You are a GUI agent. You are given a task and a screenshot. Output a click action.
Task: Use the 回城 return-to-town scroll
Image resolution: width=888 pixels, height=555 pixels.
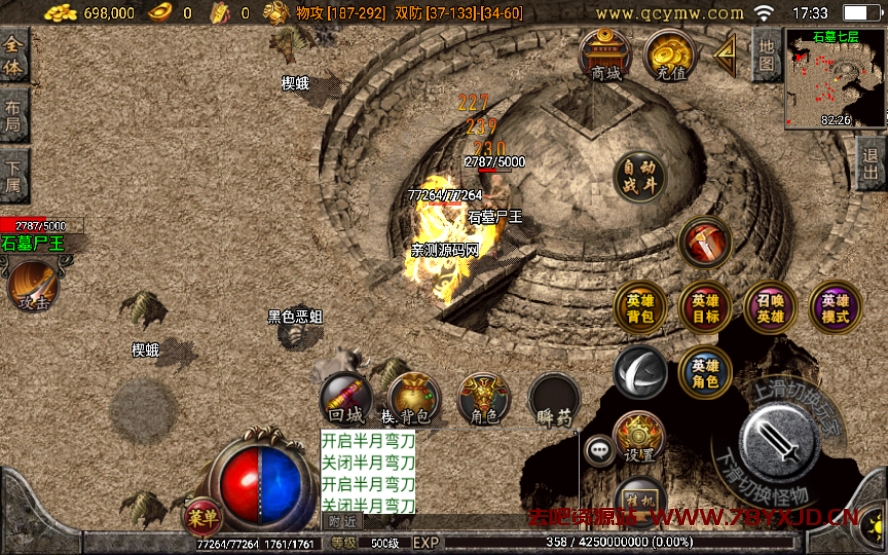pyautogui.click(x=345, y=399)
